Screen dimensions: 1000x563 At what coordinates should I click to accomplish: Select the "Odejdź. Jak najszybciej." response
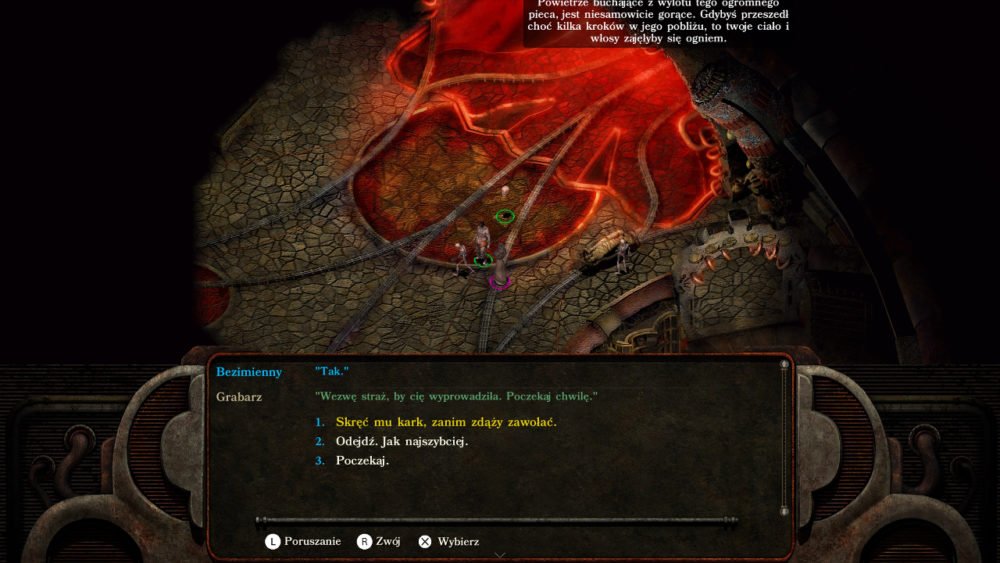pyautogui.click(x=402, y=441)
